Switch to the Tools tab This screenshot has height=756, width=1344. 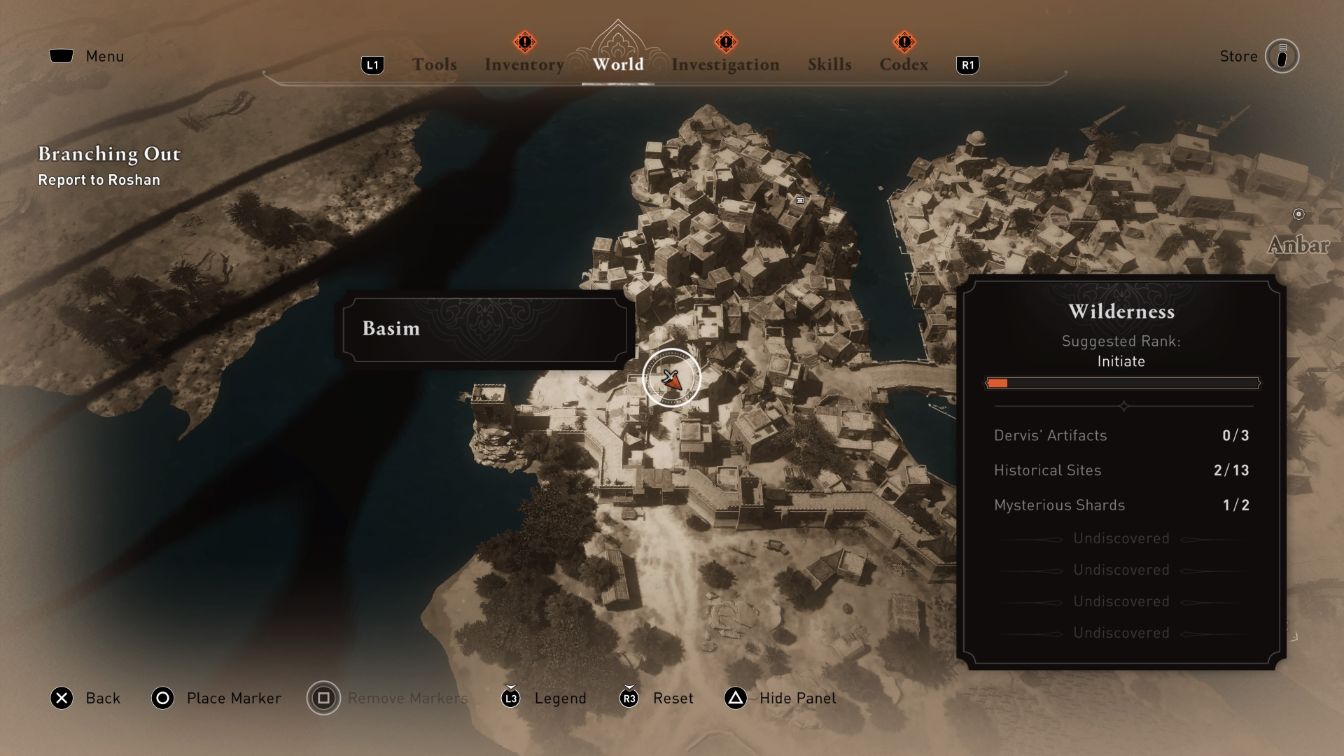coord(436,64)
